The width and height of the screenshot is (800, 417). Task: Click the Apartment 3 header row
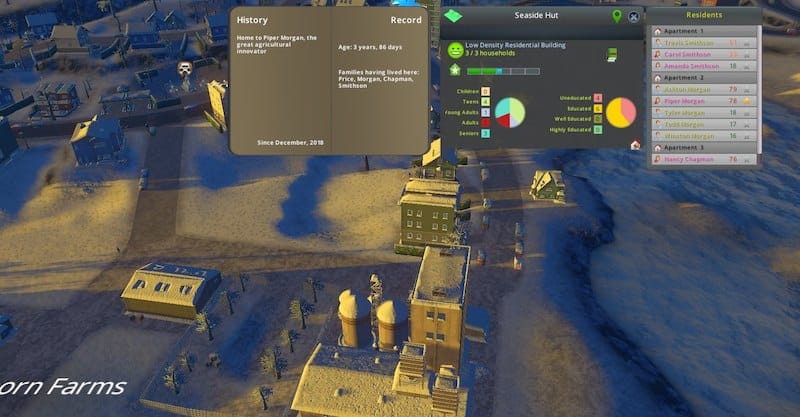(700, 147)
